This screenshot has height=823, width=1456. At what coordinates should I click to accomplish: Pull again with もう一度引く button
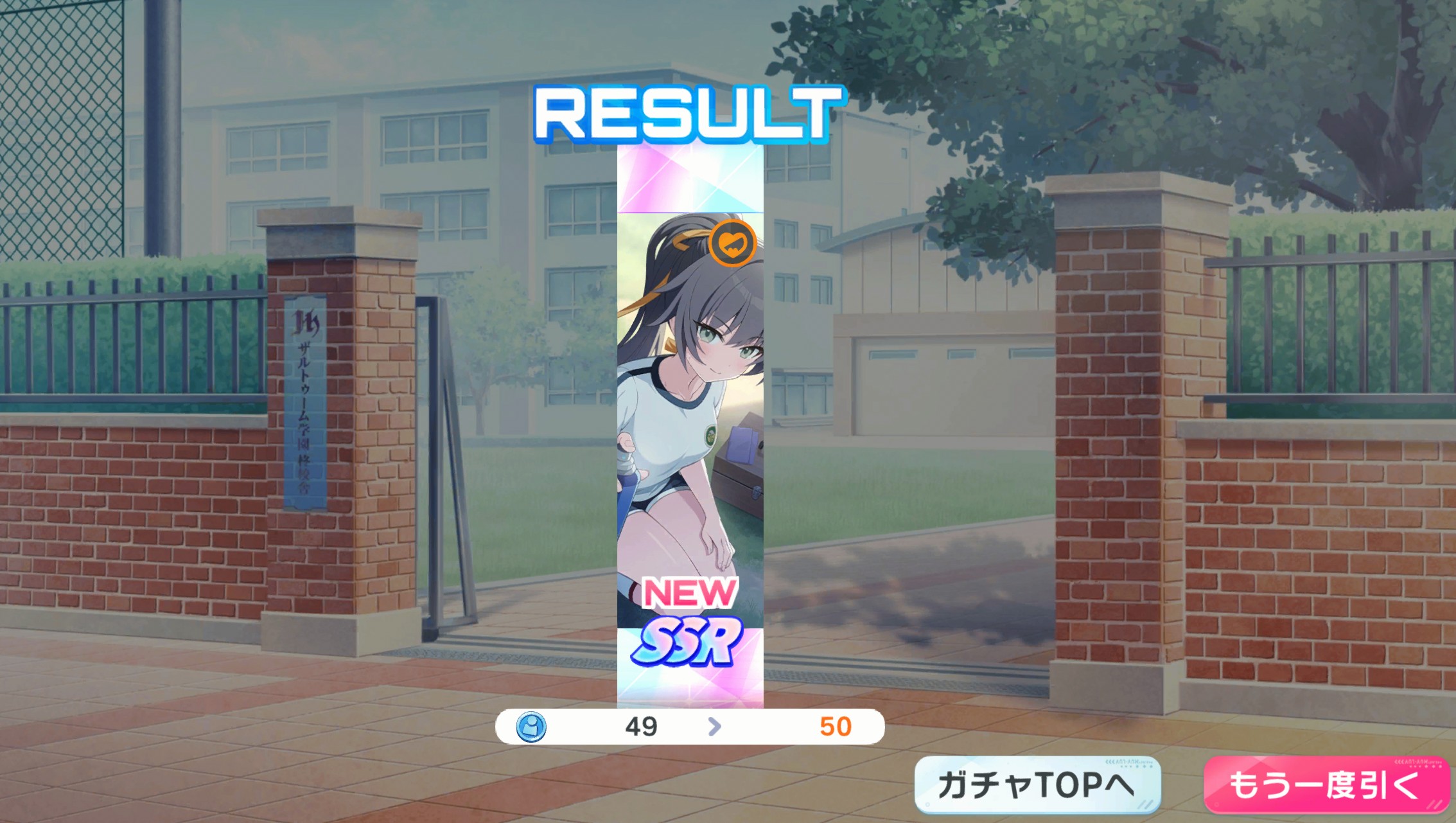[1326, 784]
